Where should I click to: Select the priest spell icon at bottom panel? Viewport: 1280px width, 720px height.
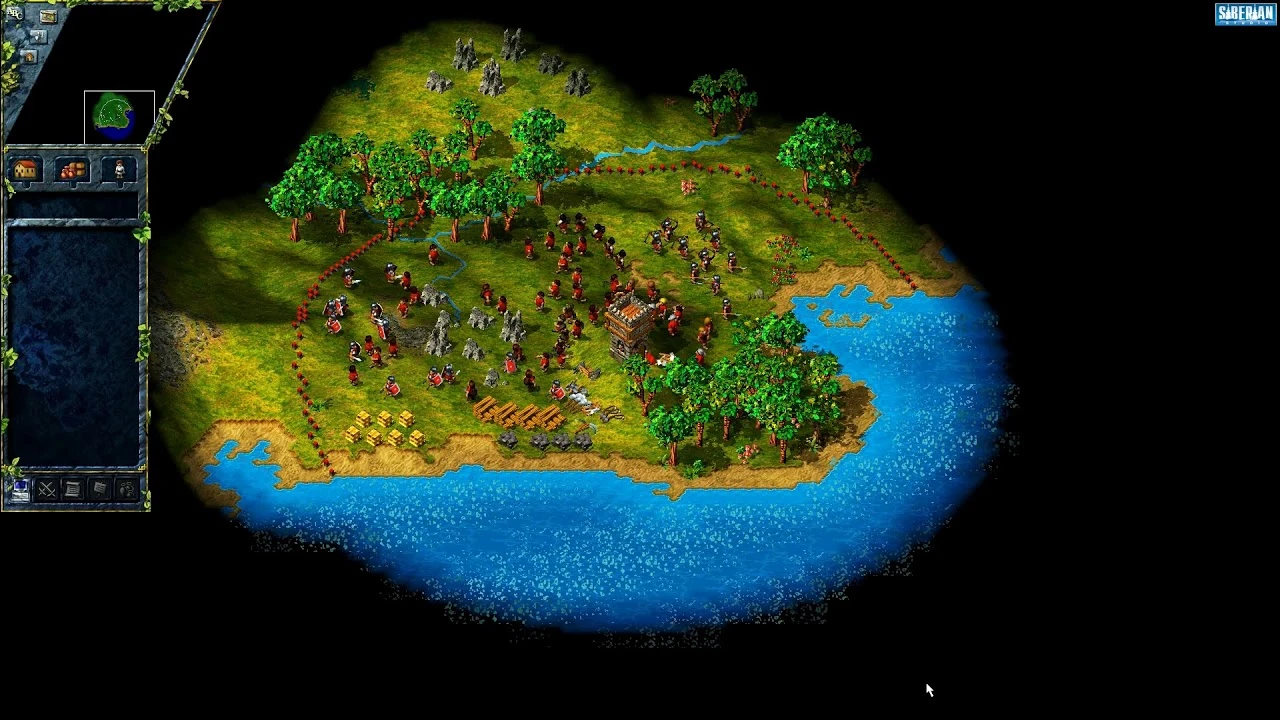125,489
